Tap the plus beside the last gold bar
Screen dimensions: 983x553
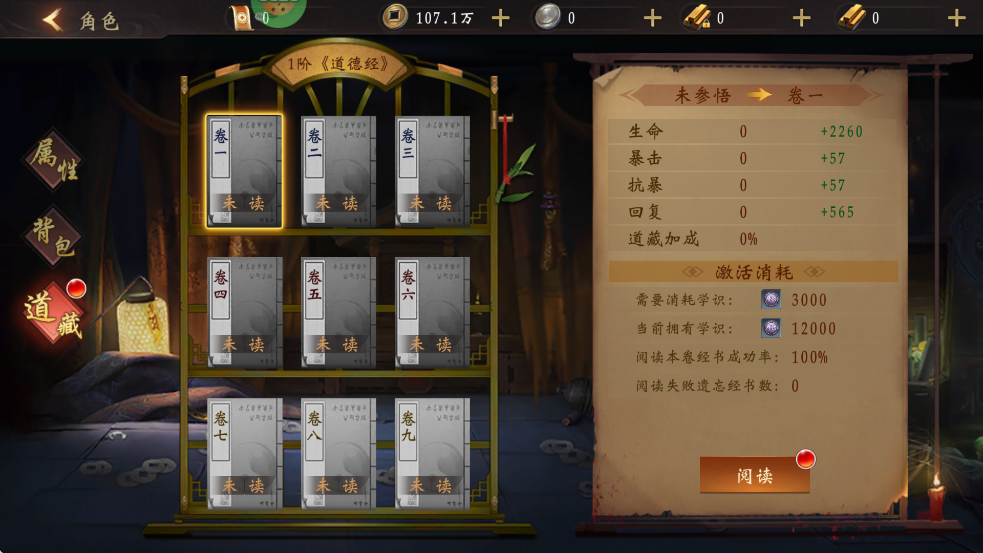[956, 18]
